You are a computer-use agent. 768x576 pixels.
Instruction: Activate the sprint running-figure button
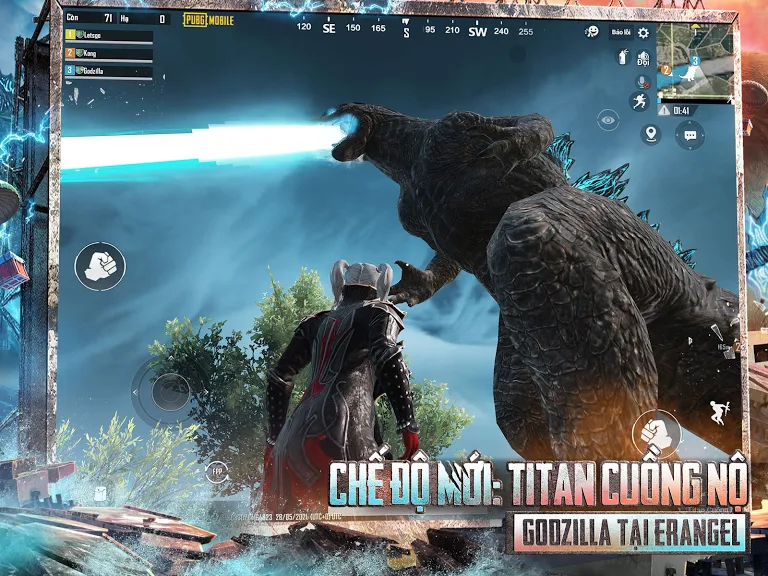pos(640,101)
